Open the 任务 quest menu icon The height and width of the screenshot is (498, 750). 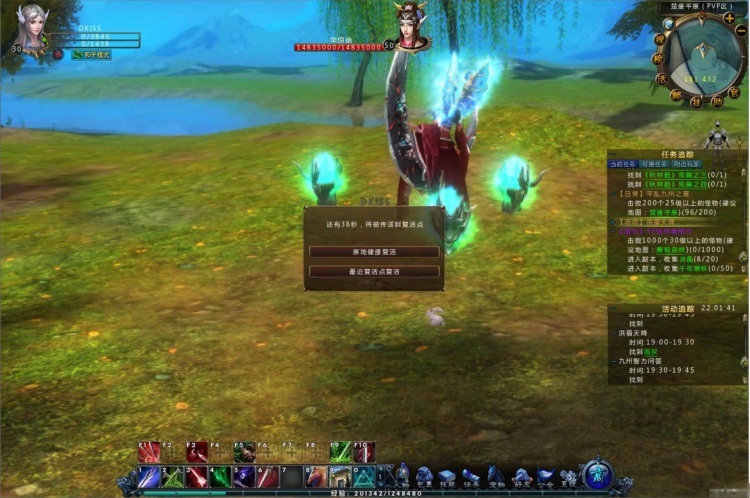tap(471, 476)
